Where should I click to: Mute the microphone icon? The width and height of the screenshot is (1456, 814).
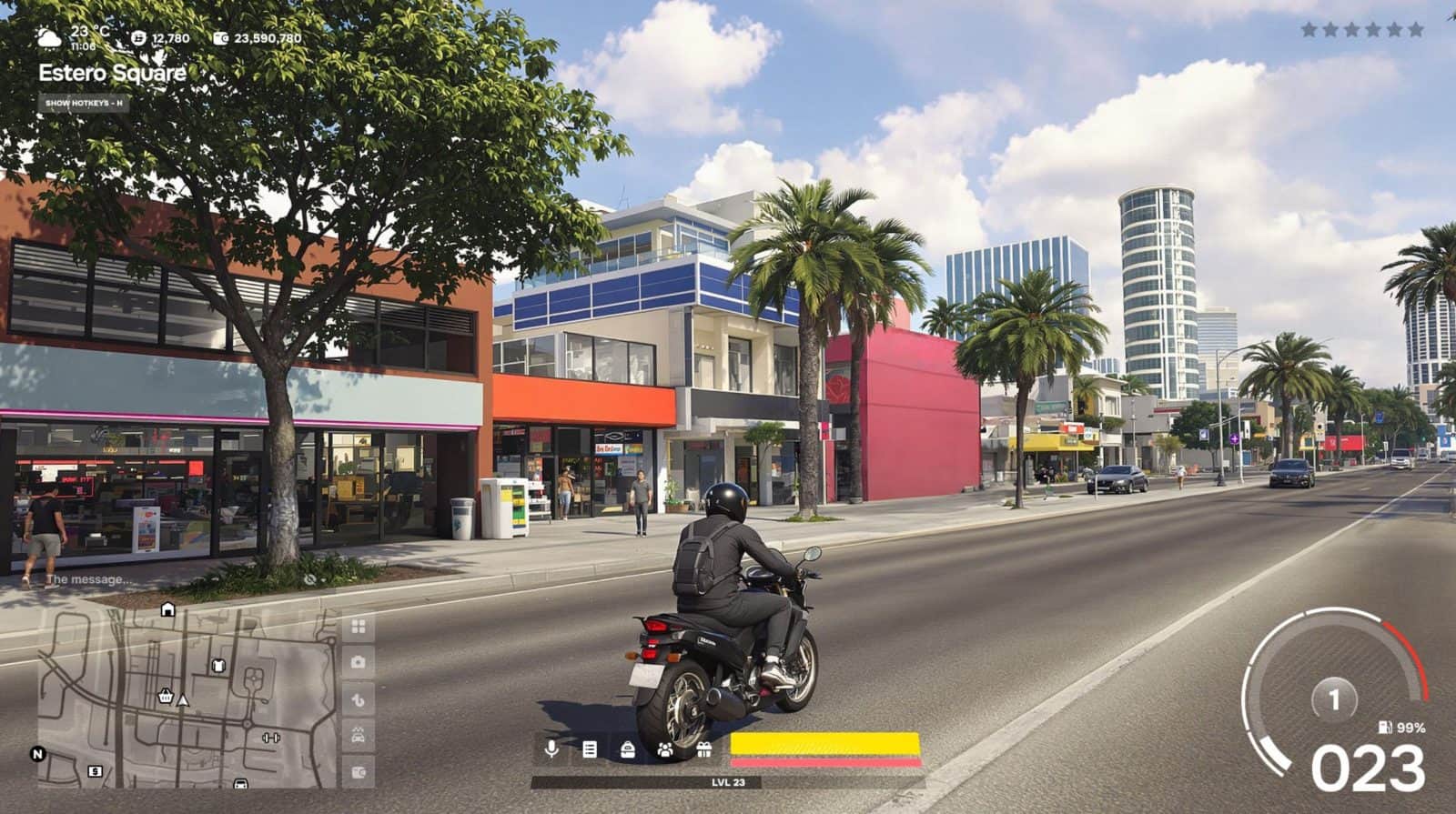pyautogui.click(x=551, y=749)
